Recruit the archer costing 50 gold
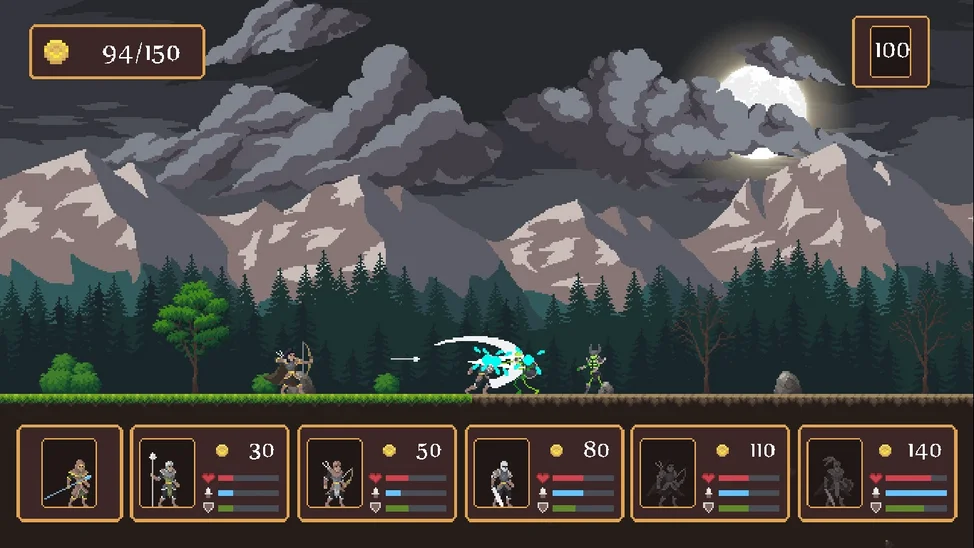The width and height of the screenshot is (974, 548). (377, 473)
